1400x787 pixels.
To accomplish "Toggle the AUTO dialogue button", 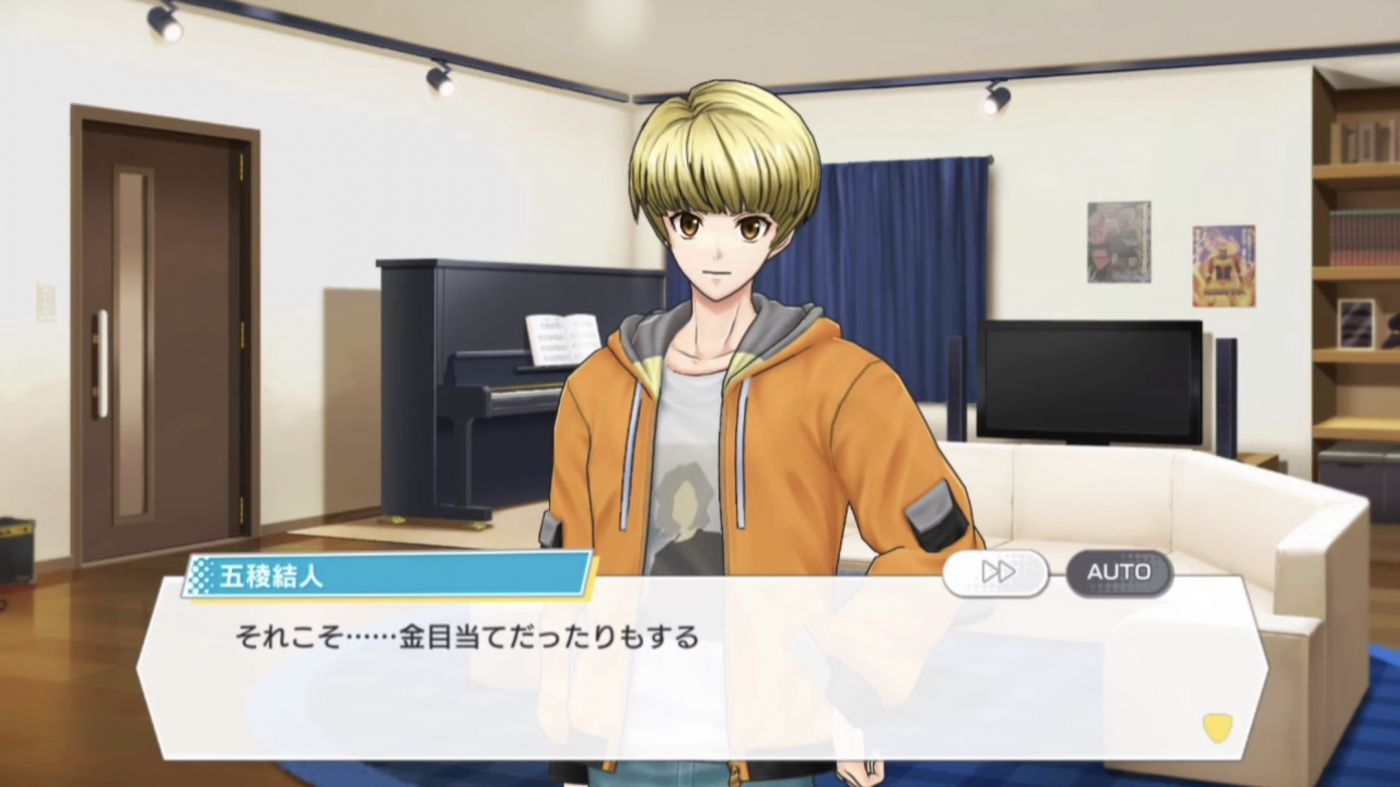I will click(x=1118, y=572).
